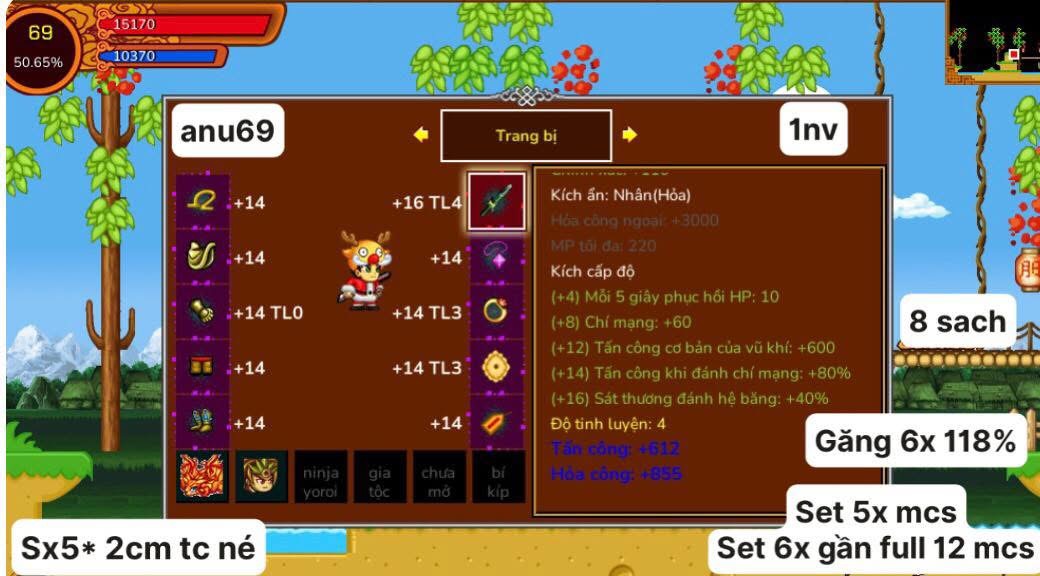Choose the boots equipment slot
The height and width of the screenshot is (576, 1040).
[x=203, y=423]
